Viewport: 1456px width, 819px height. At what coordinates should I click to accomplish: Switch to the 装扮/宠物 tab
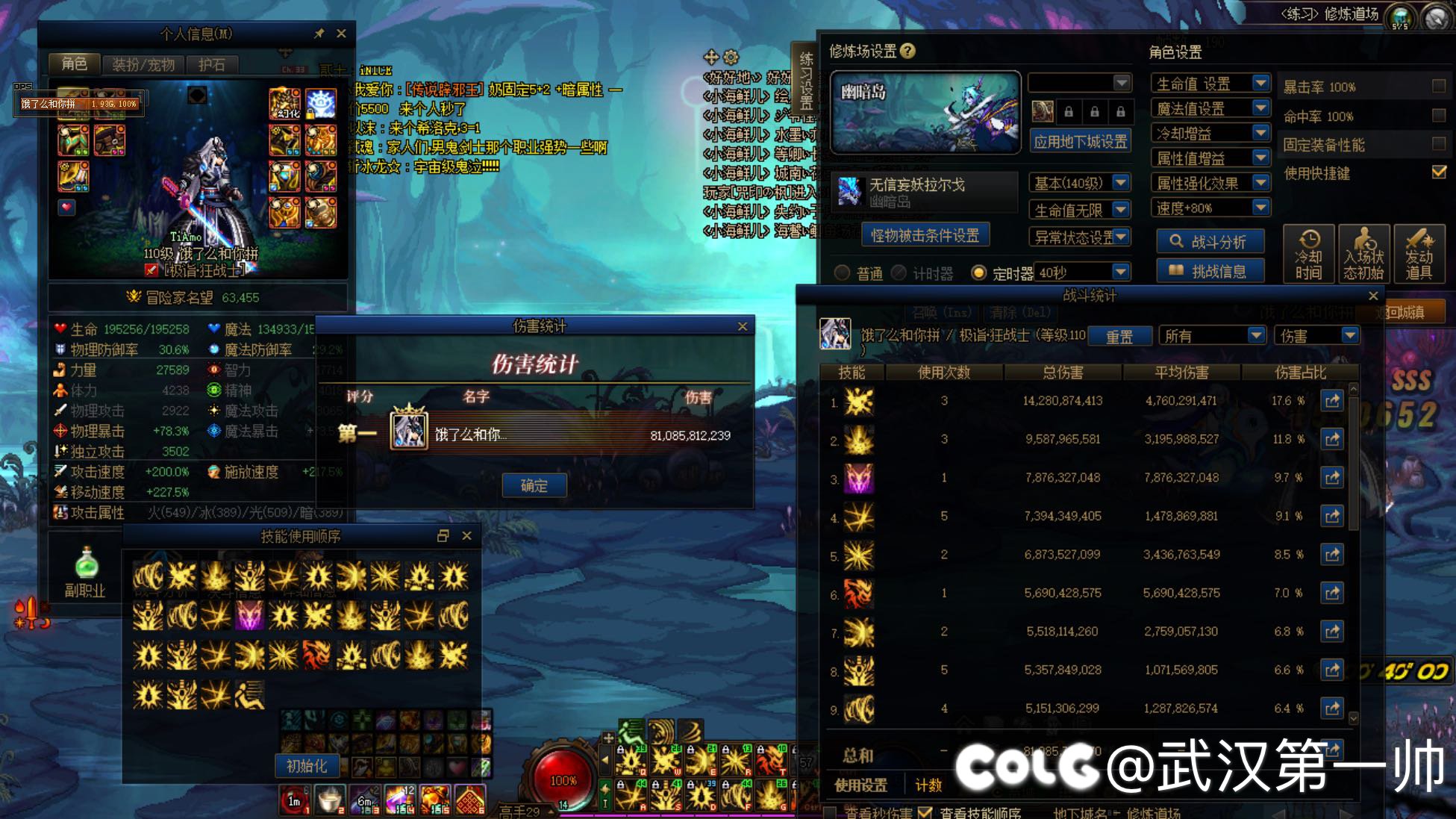point(143,65)
